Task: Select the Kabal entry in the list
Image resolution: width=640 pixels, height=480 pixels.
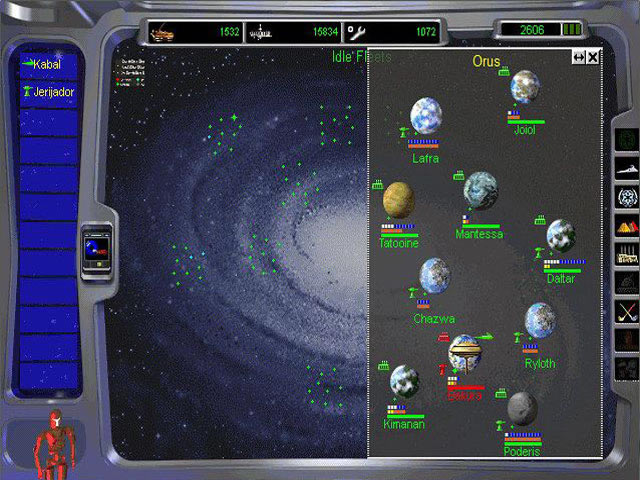Action: click(x=46, y=65)
